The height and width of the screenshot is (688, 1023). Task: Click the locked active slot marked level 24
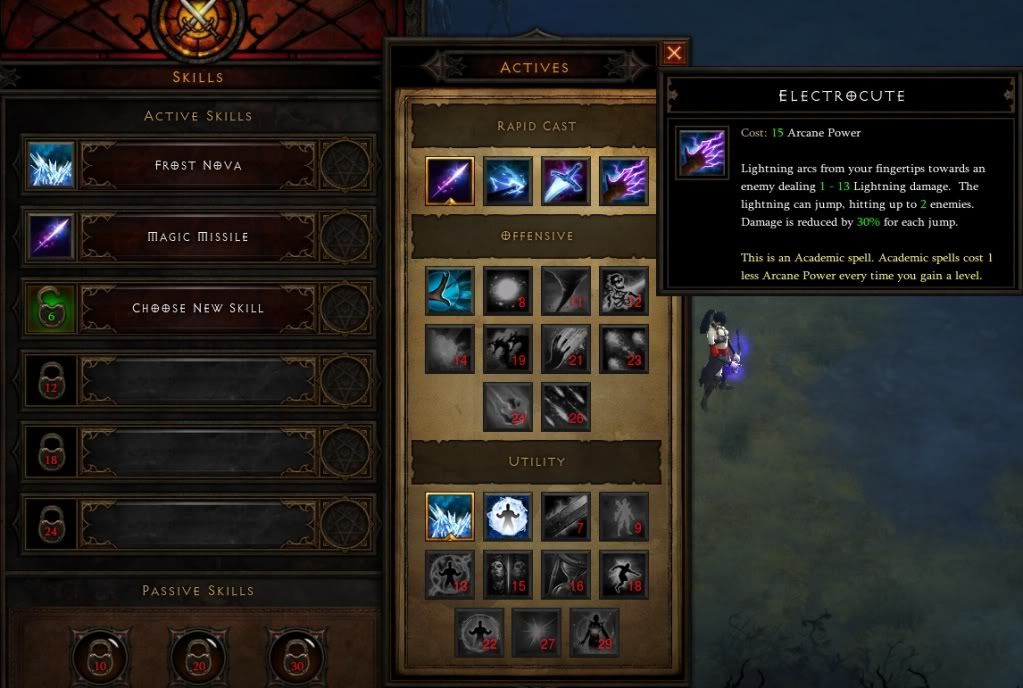coord(52,524)
